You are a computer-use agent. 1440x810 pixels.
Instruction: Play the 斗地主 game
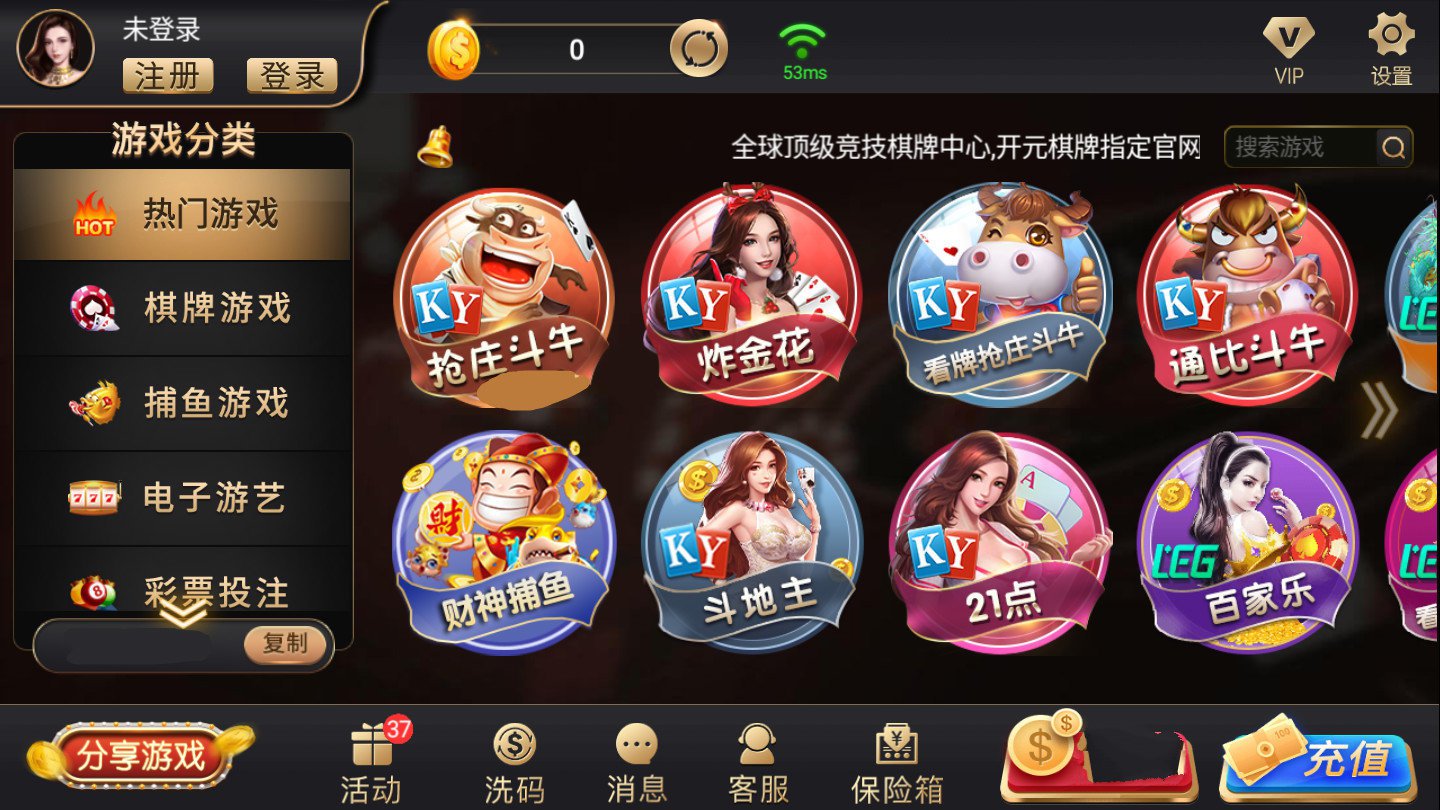pyautogui.click(x=752, y=540)
